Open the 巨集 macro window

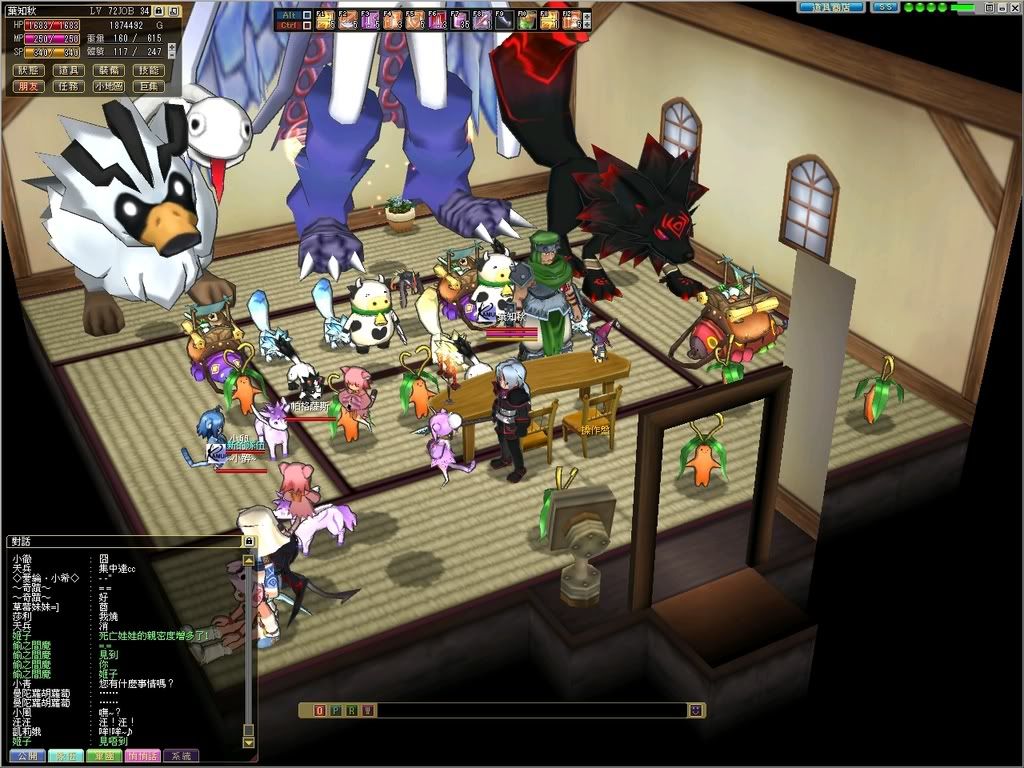[148, 87]
